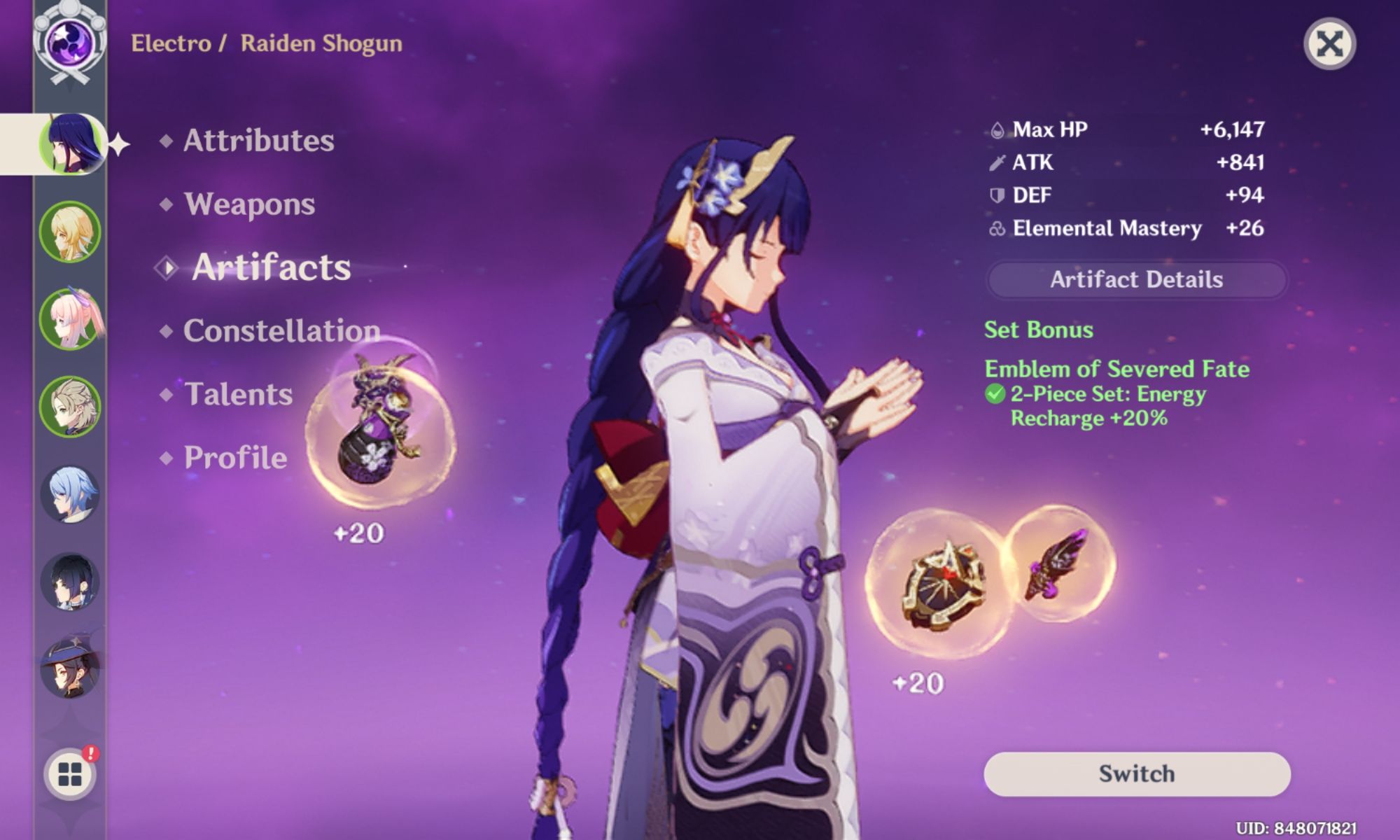This screenshot has width=1400, height=840.
Task: Open the character grid button
Action: coord(70,774)
